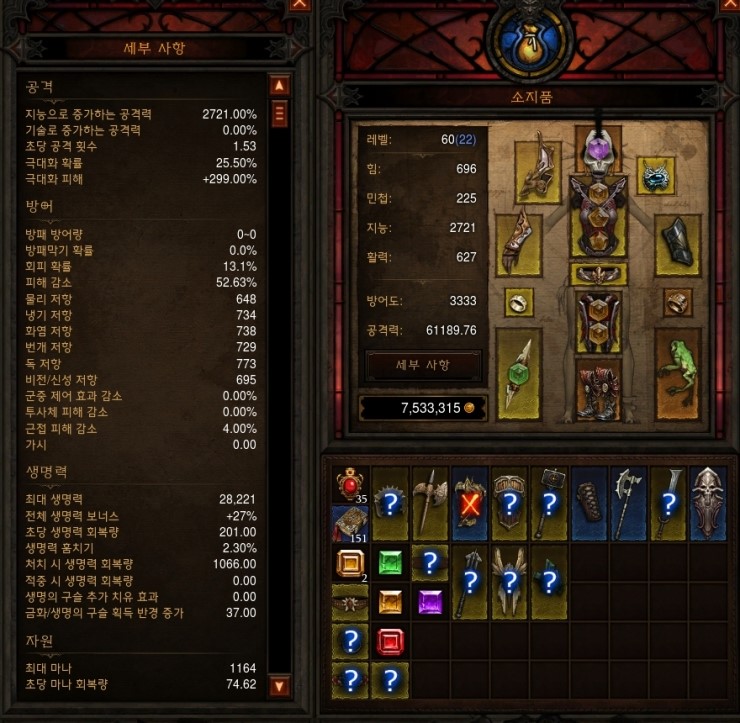Choose the equipped gloves slot
The height and width of the screenshot is (723, 740).
click(519, 241)
